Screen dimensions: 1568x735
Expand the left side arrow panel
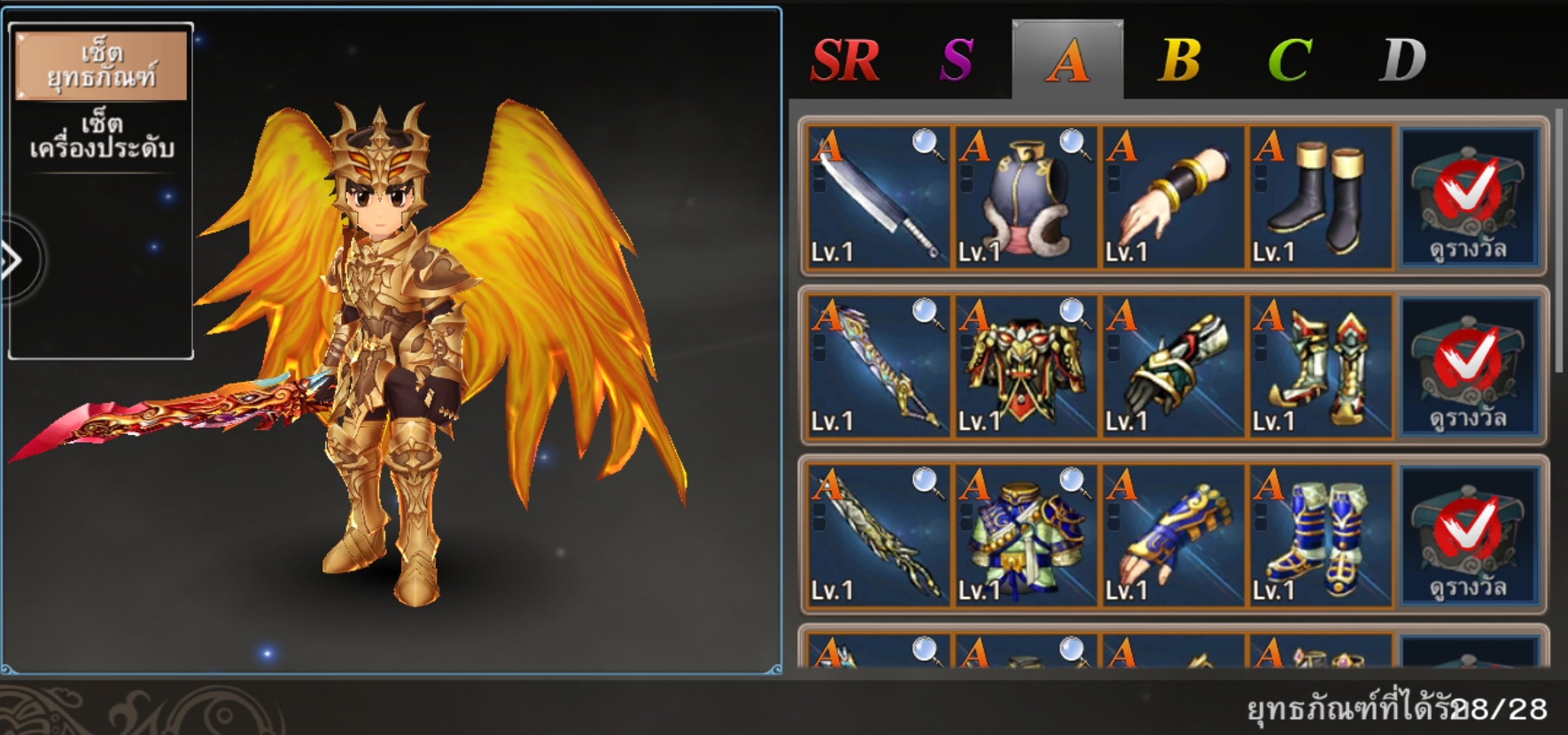(12, 260)
